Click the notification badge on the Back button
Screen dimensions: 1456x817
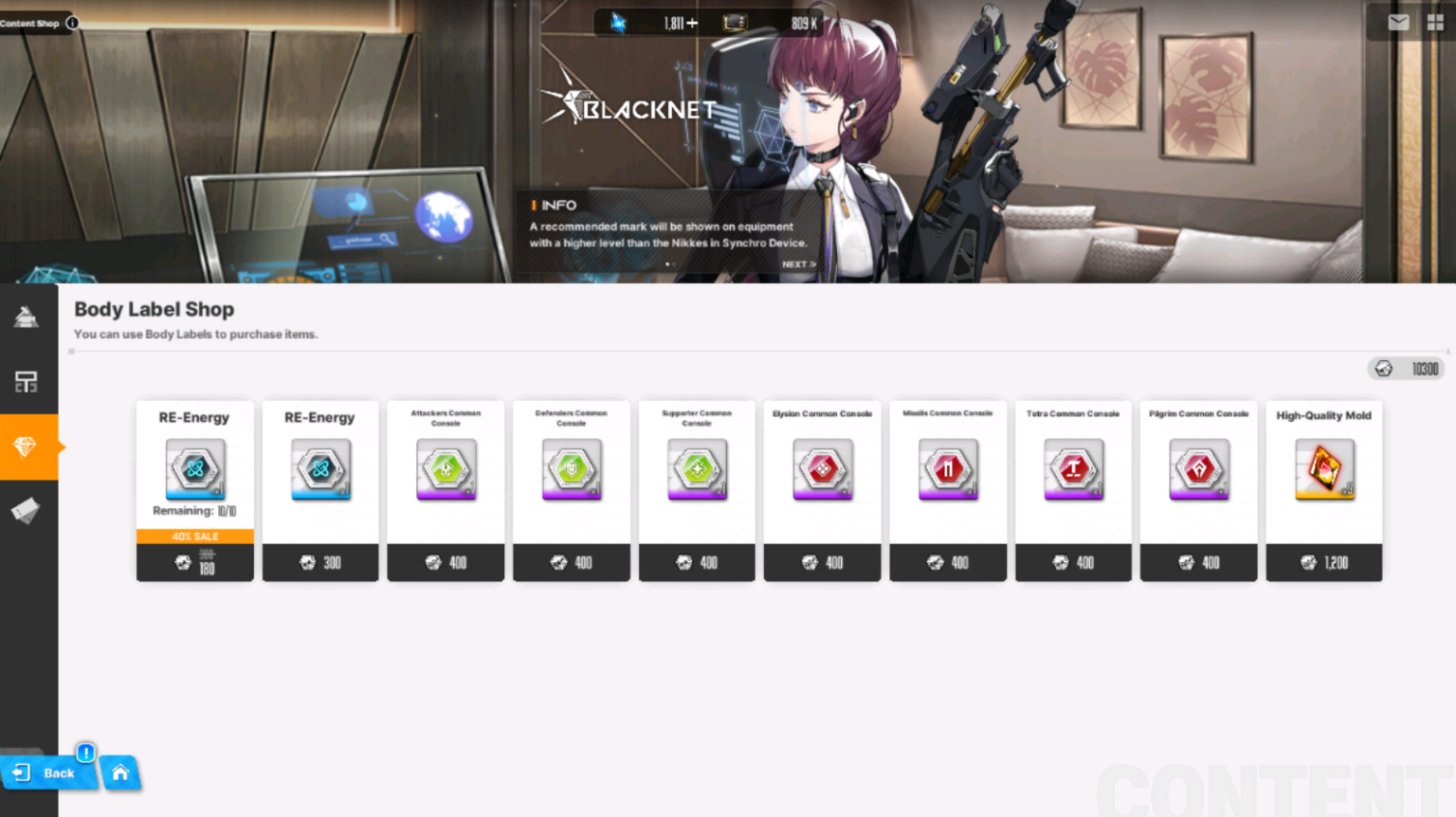(x=84, y=753)
